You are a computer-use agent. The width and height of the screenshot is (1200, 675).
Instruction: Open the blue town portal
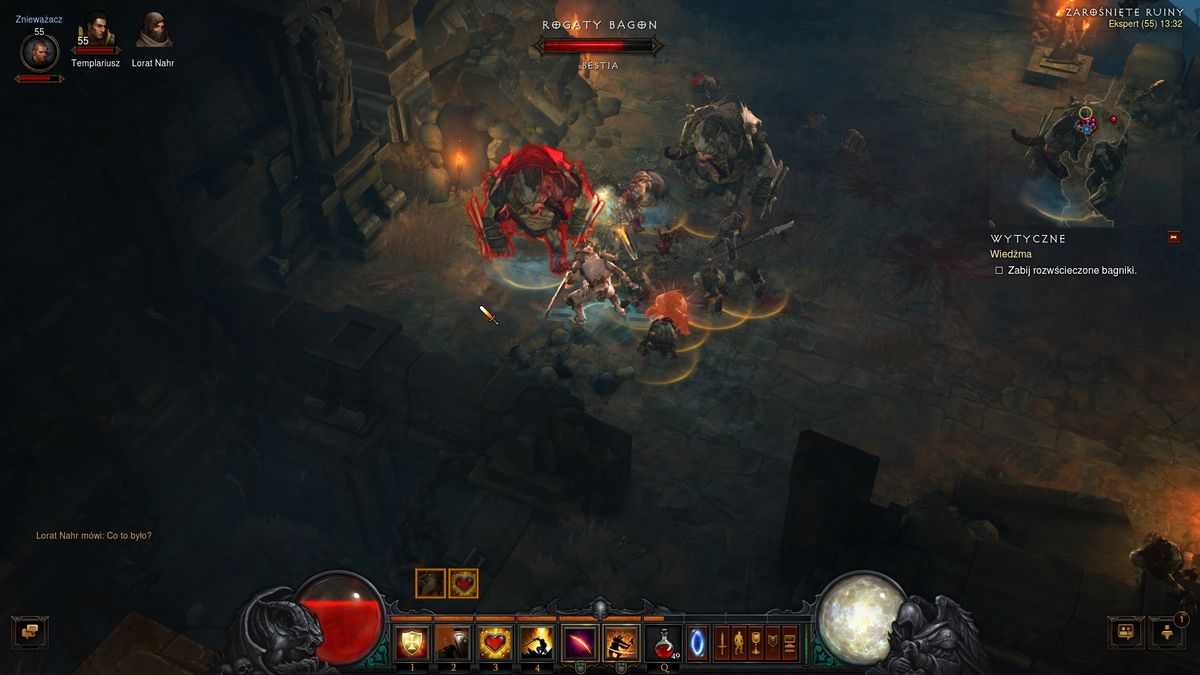(697, 642)
